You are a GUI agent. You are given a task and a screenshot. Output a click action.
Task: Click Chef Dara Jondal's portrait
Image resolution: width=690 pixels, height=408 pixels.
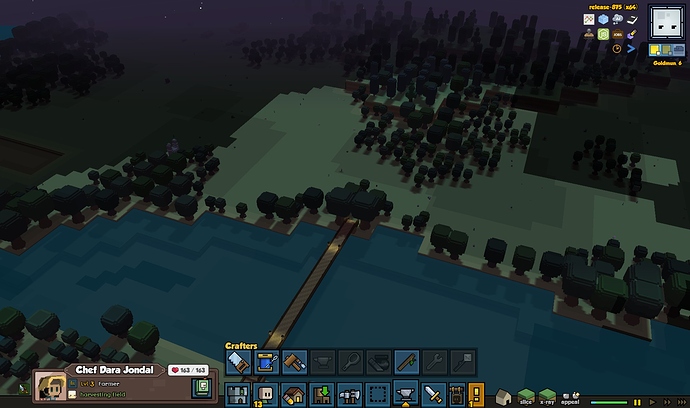click(x=49, y=386)
